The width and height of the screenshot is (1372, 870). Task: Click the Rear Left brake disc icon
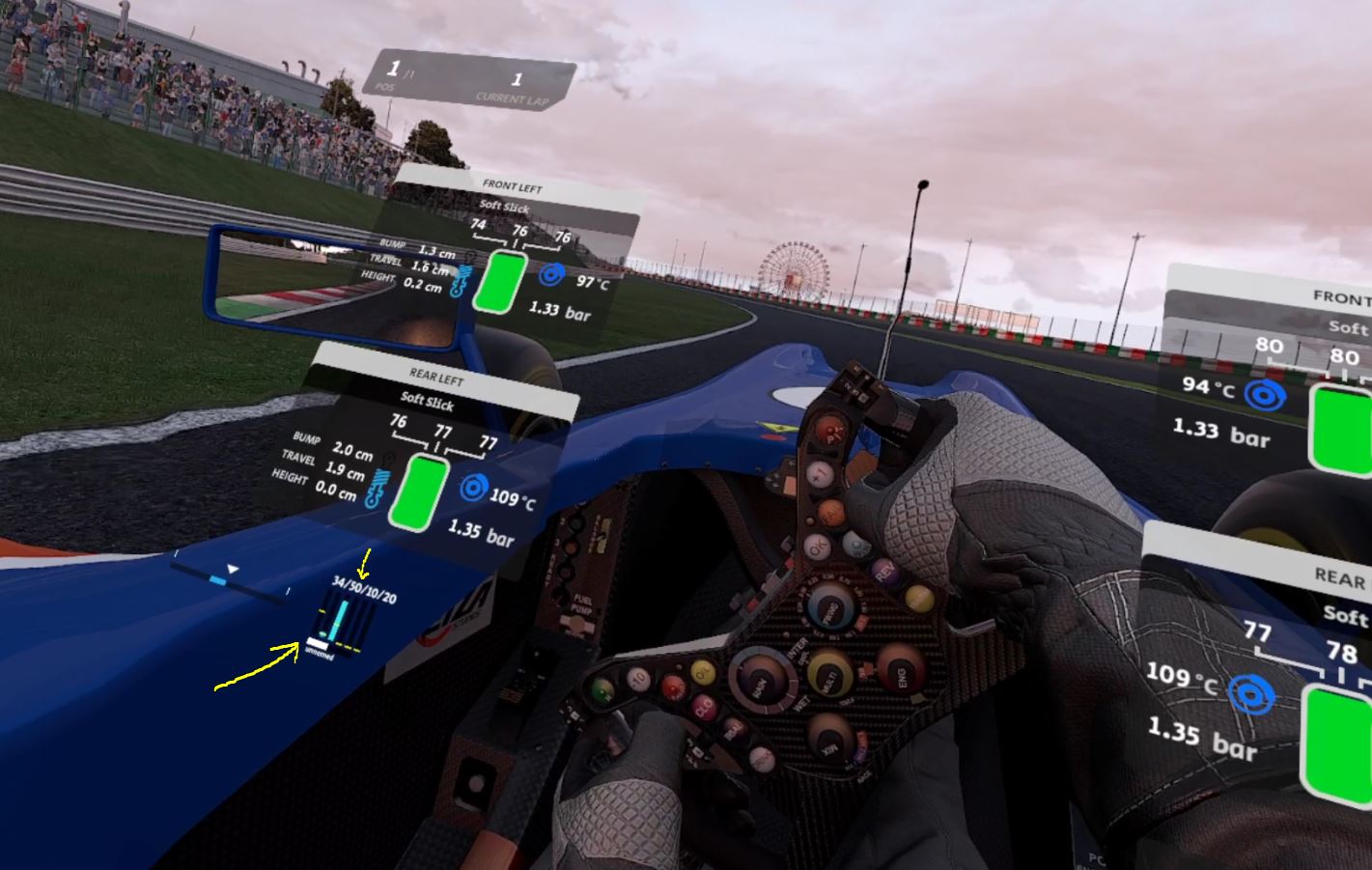[x=472, y=489]
